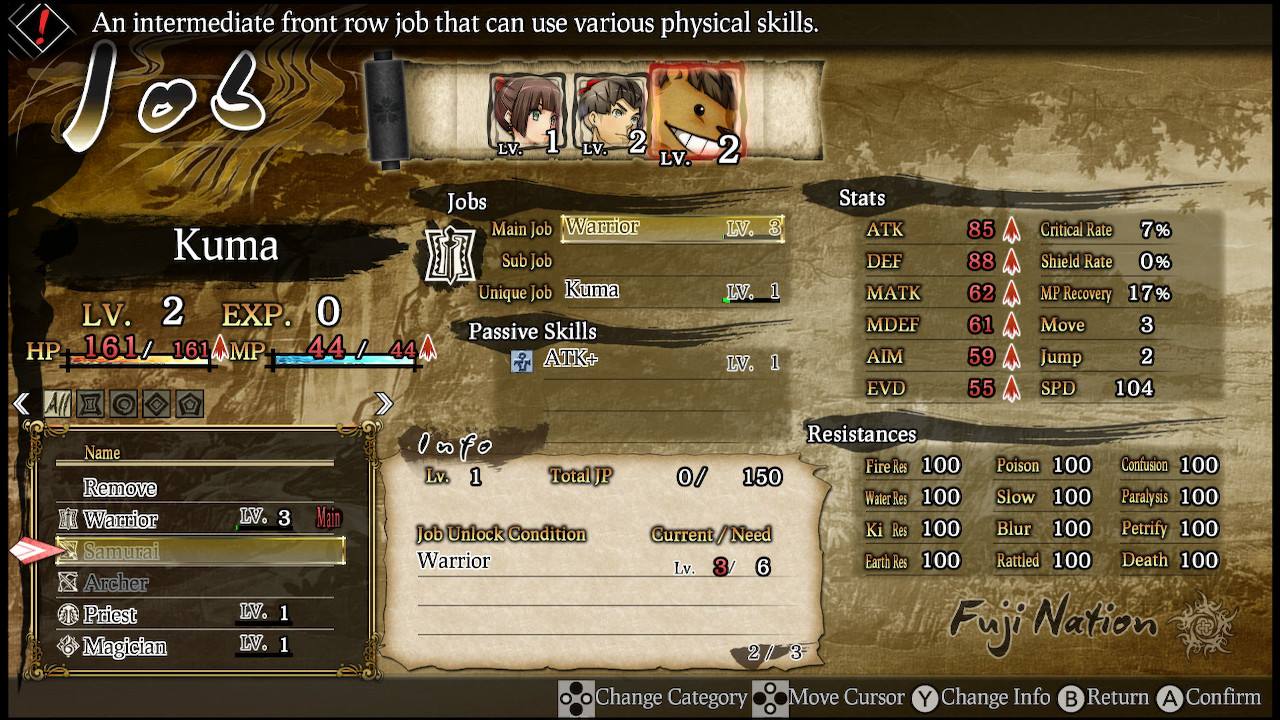Click the left category arrow
Image resolution: width=1280 pixels, height=720 pixels.
[20, 404]
